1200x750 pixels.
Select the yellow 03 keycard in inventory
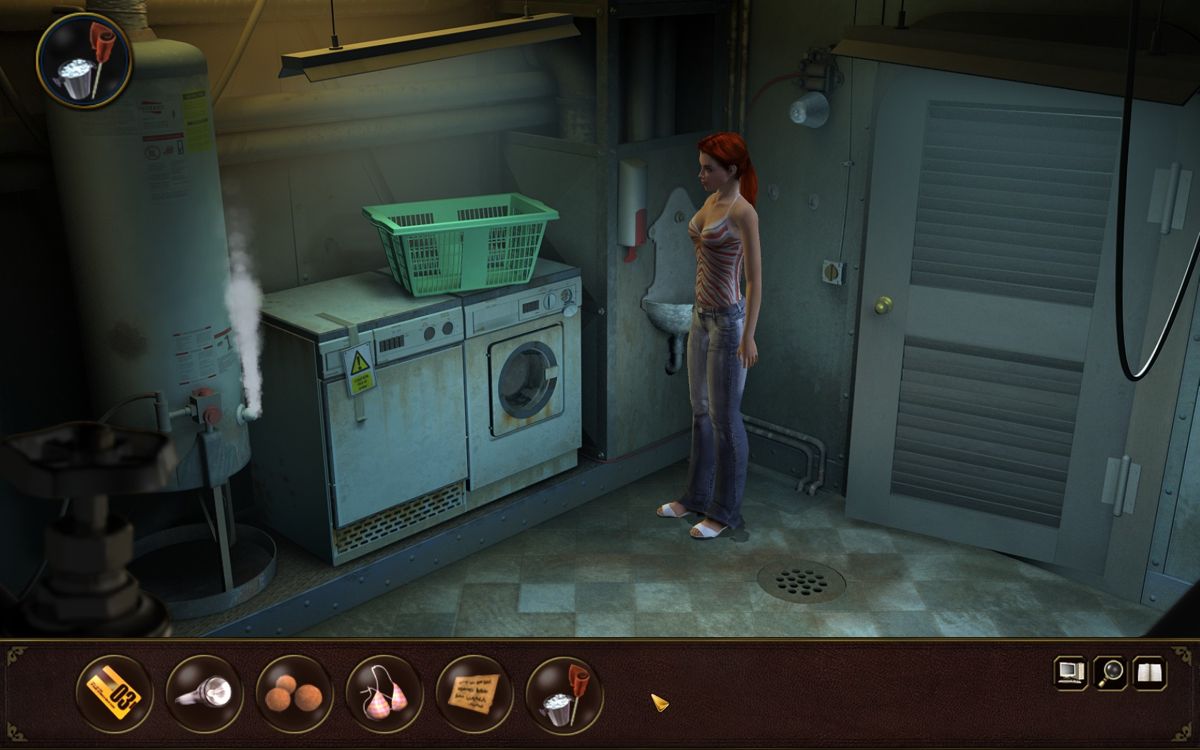pyautogui.click(x=115, y=693)
